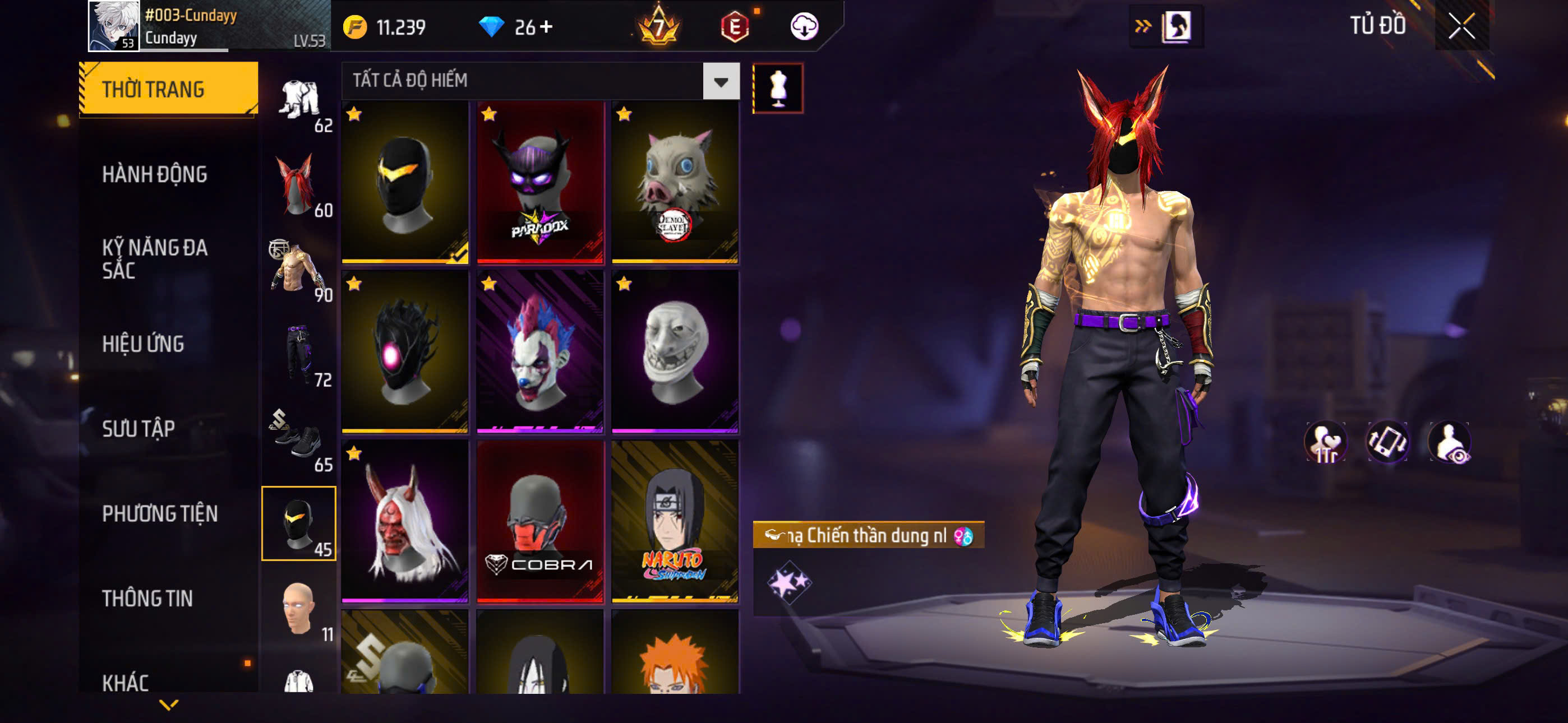This screenshot has width=1568, height=723.
Task: Open the Hành Động tab
Action: pos(155,174)
